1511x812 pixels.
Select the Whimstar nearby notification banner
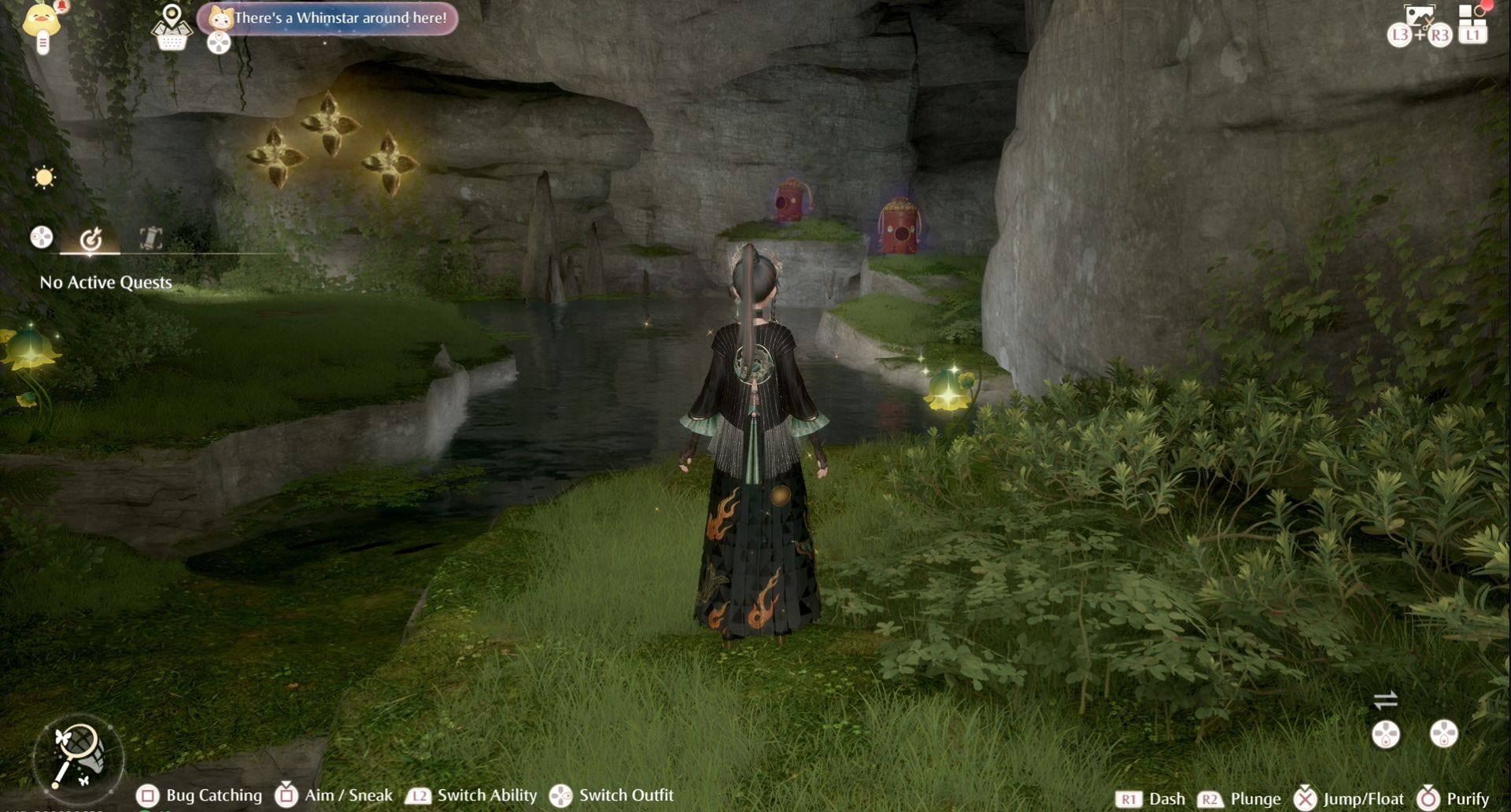(x=328, y=18)
